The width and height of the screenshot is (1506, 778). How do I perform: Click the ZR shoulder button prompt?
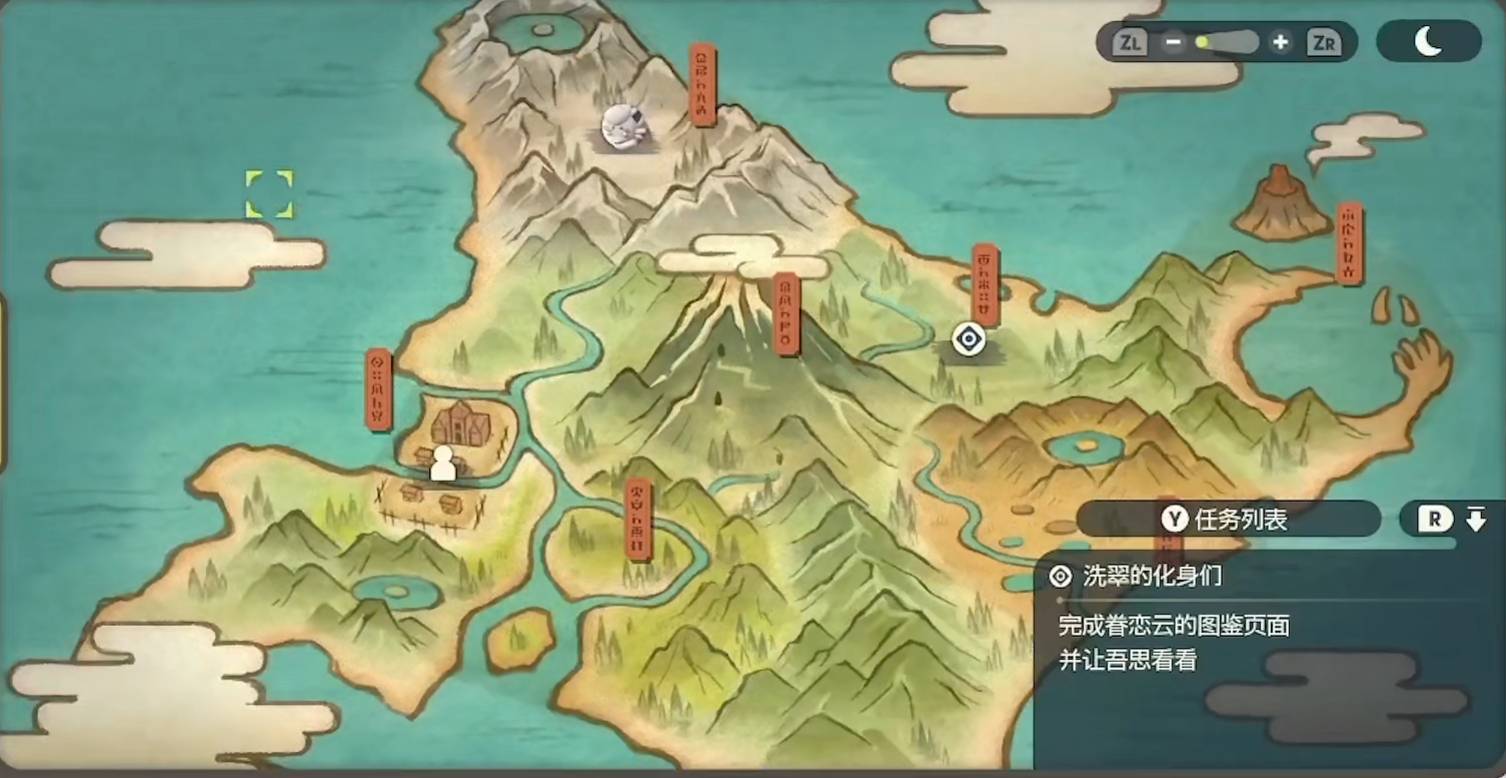[x=1323, y=42]
